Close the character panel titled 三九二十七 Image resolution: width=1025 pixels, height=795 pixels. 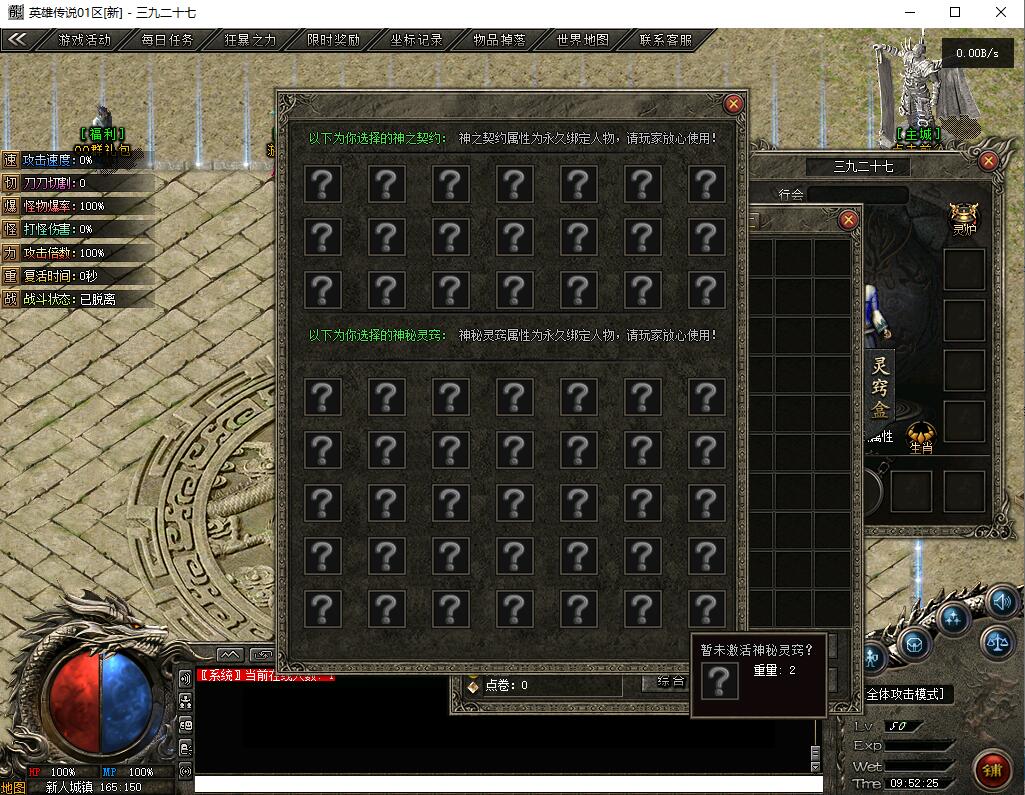[988, 161]
